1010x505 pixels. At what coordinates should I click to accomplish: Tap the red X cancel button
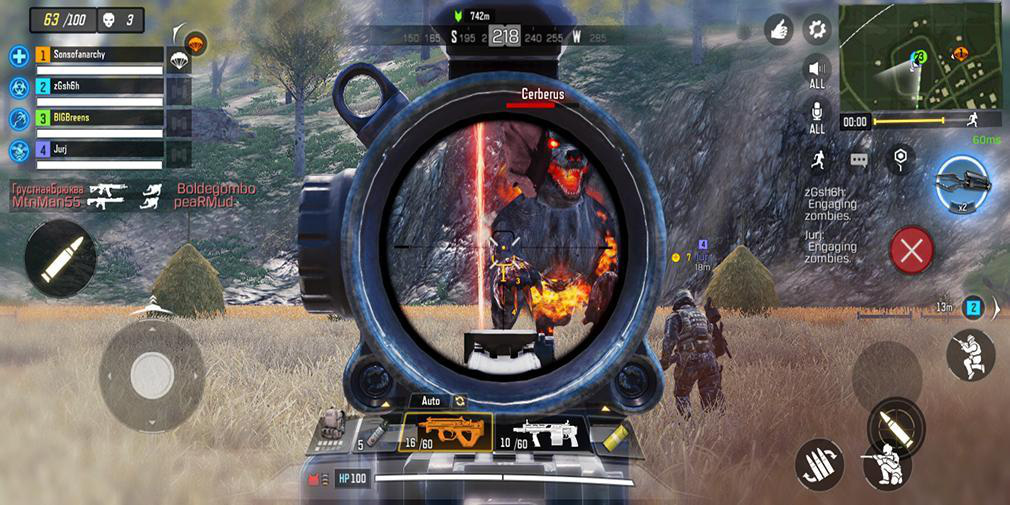click(911, 249)
